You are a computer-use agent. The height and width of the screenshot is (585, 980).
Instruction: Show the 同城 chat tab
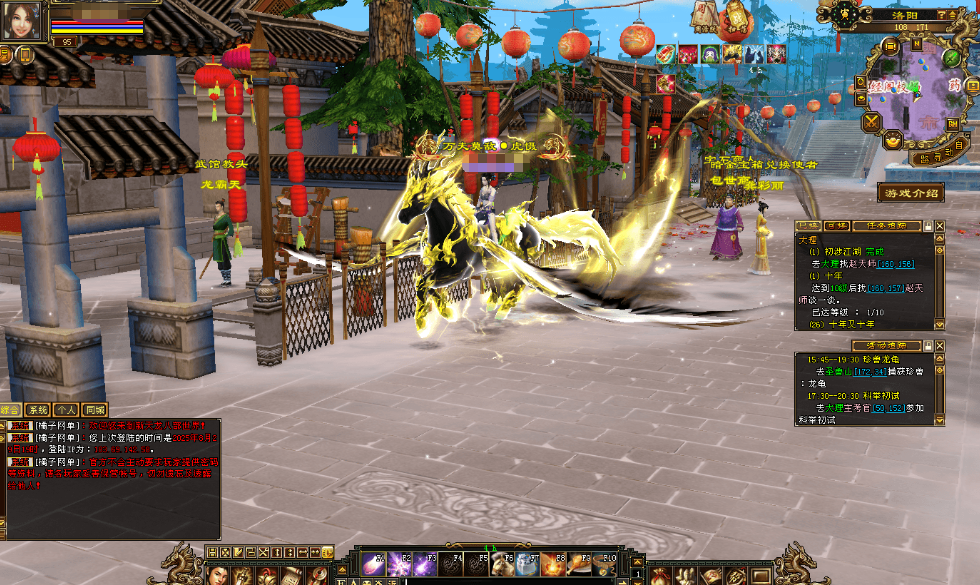tap(95, 410)
